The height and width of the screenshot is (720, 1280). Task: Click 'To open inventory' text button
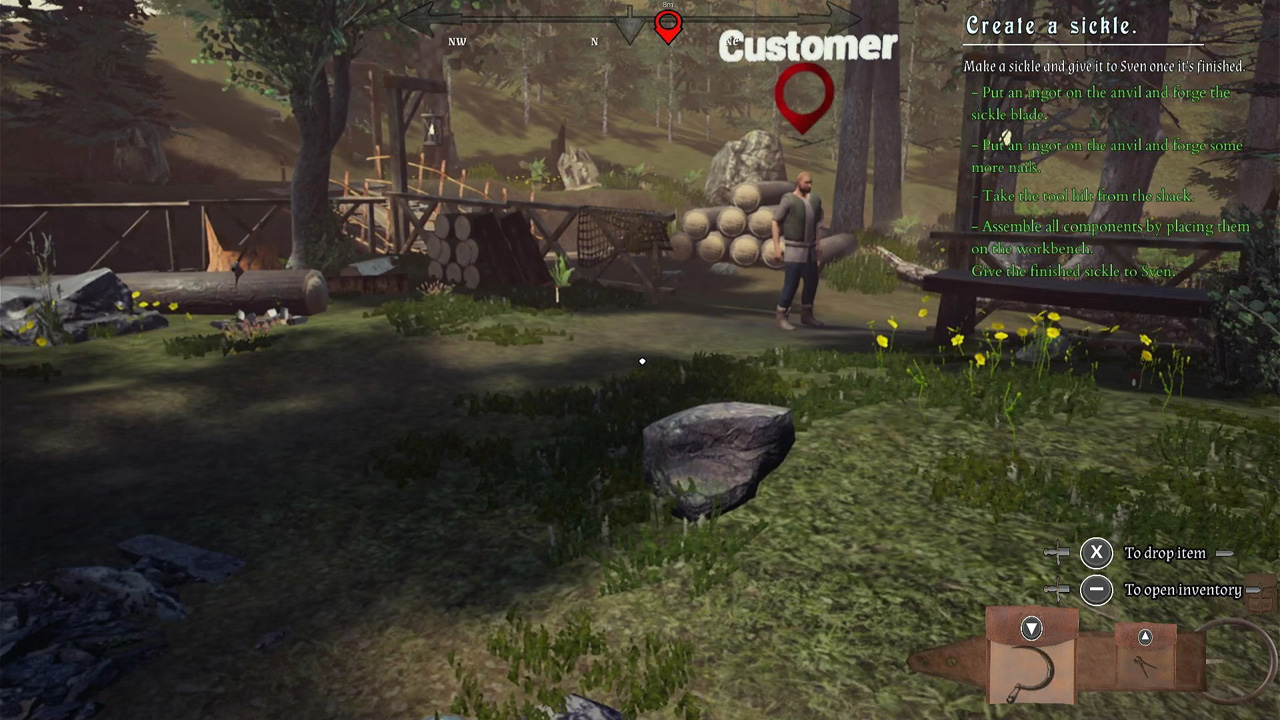point(1183,590)
